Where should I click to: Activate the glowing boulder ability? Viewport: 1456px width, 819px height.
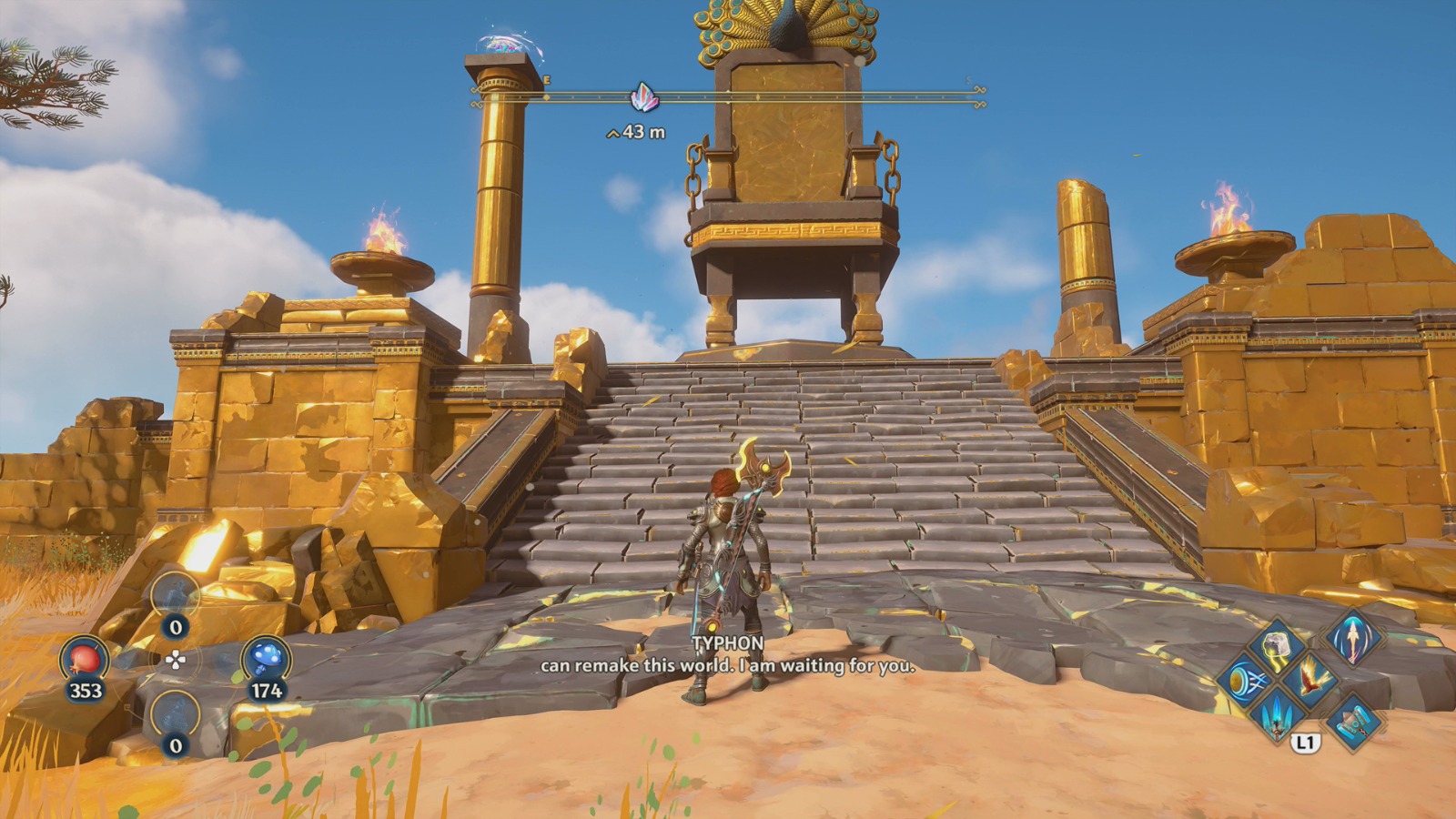pyautogui.click(x=1277, y=645)
